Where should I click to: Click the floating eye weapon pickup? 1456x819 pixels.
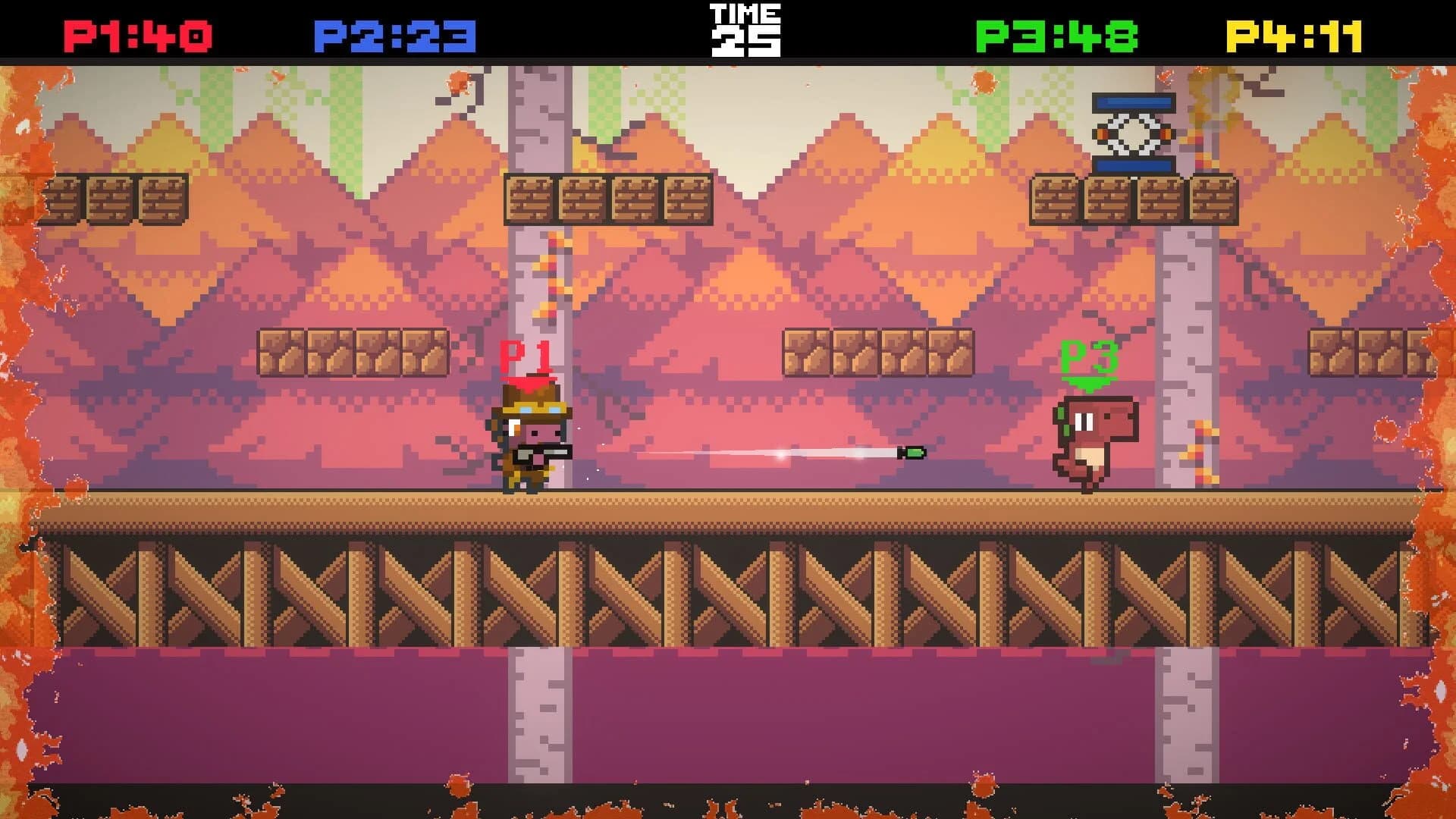(x=1134, y=133)
